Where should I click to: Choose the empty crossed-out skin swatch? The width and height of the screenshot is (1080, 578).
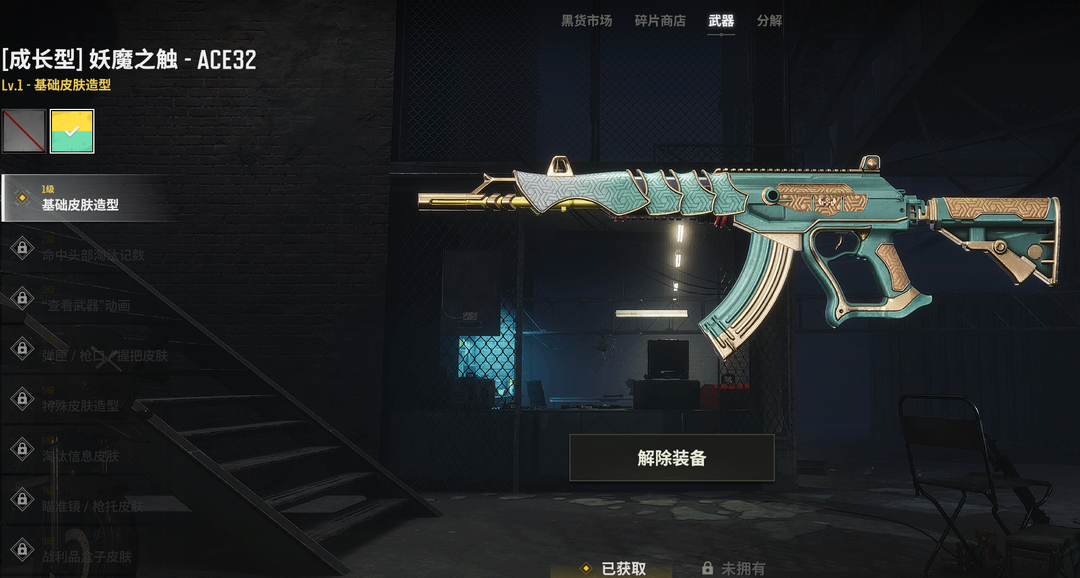pyautogui.click(x=23, y=131)
